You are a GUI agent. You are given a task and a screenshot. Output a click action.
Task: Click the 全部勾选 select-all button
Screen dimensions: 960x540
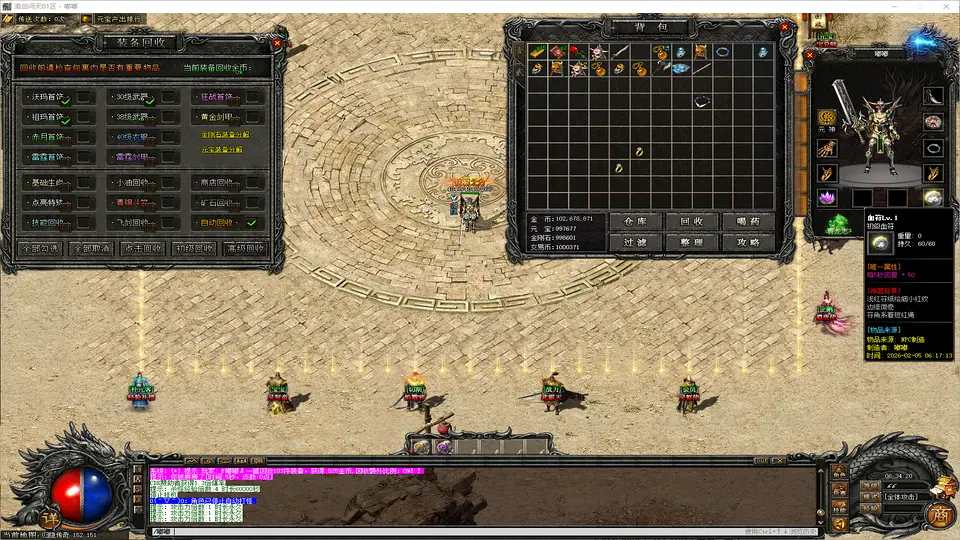(x=41, y=248)
